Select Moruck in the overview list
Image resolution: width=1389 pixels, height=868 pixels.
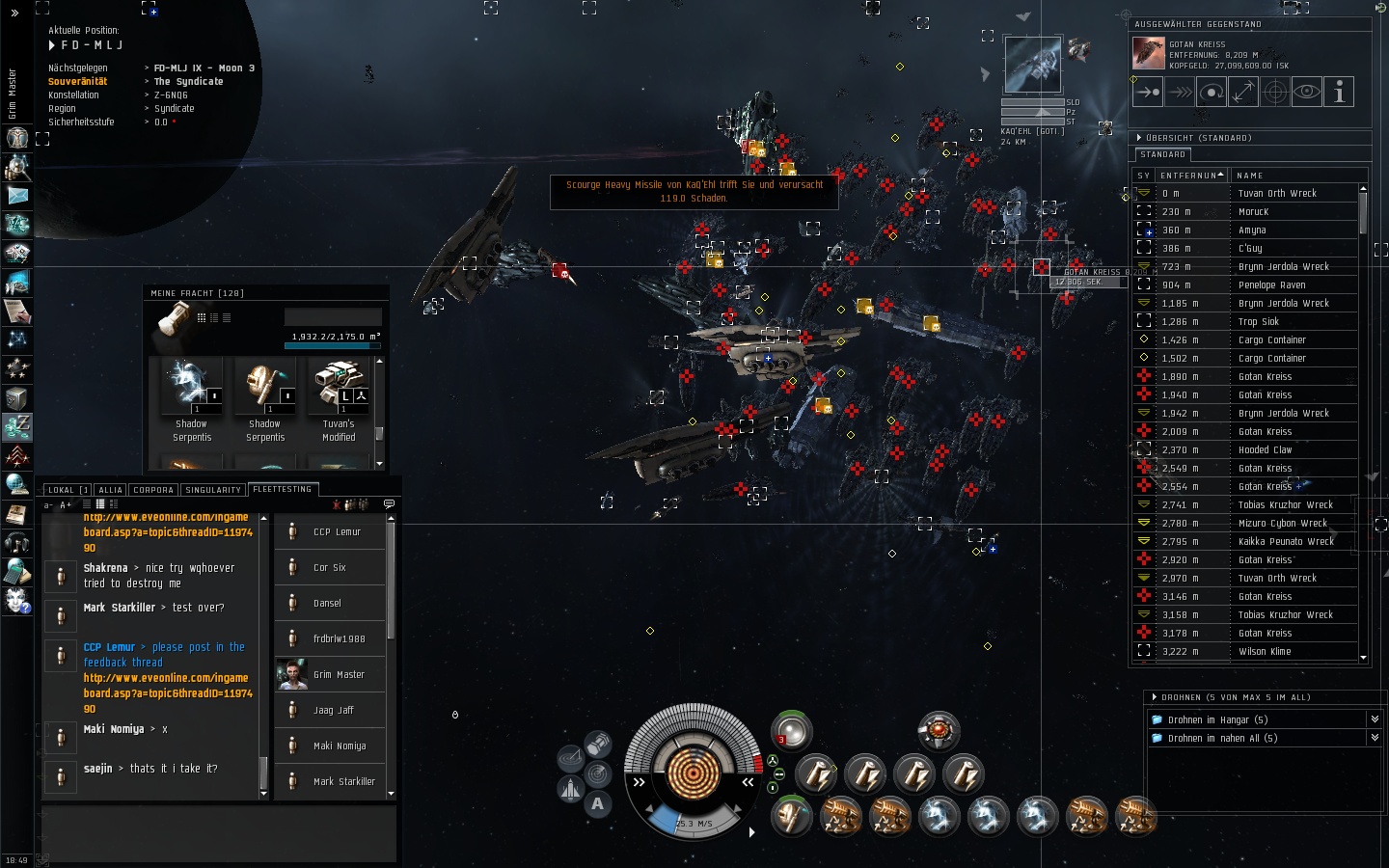(1254, 212)
